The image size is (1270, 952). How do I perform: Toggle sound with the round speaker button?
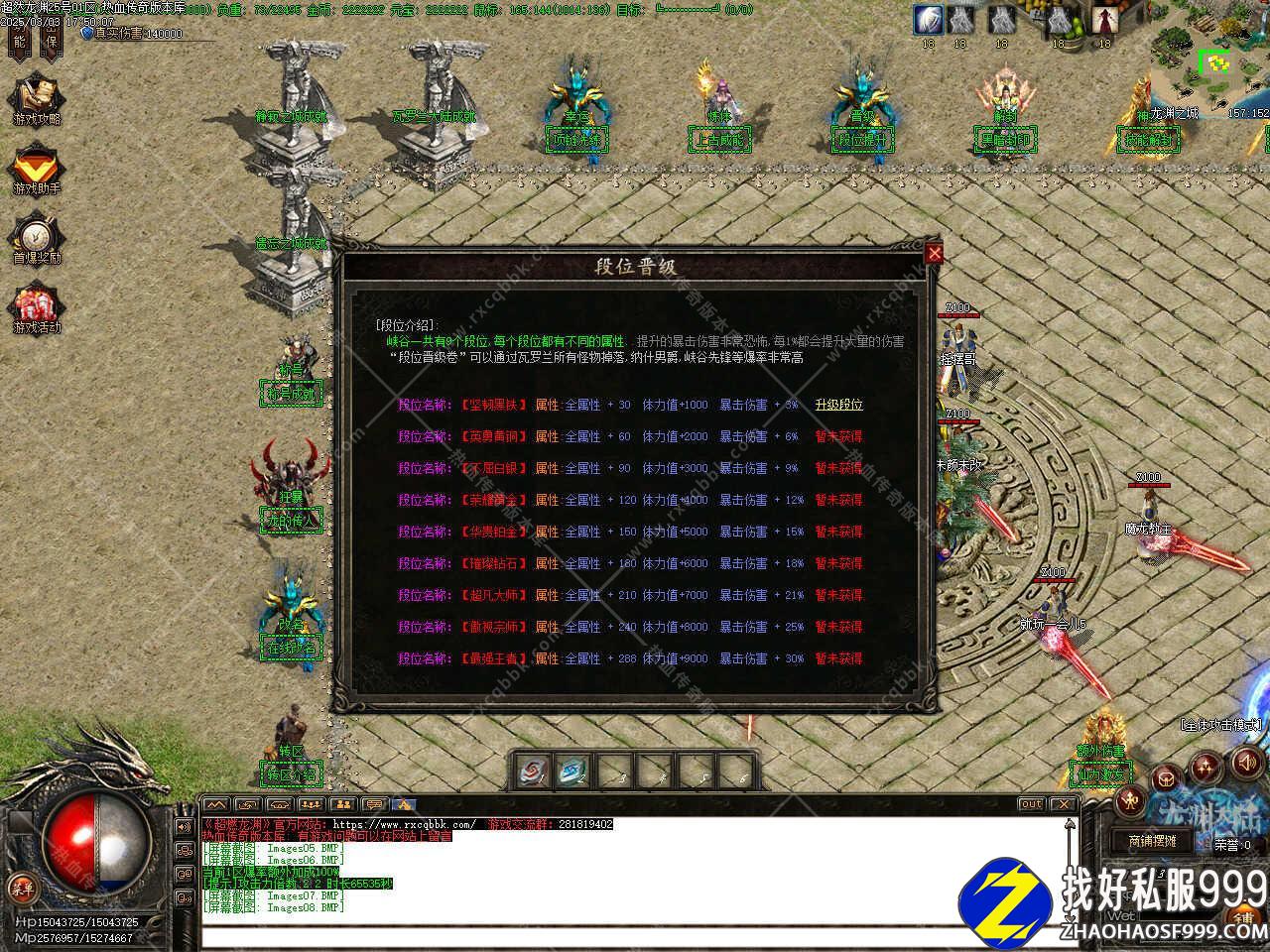tap(1245, 763)
